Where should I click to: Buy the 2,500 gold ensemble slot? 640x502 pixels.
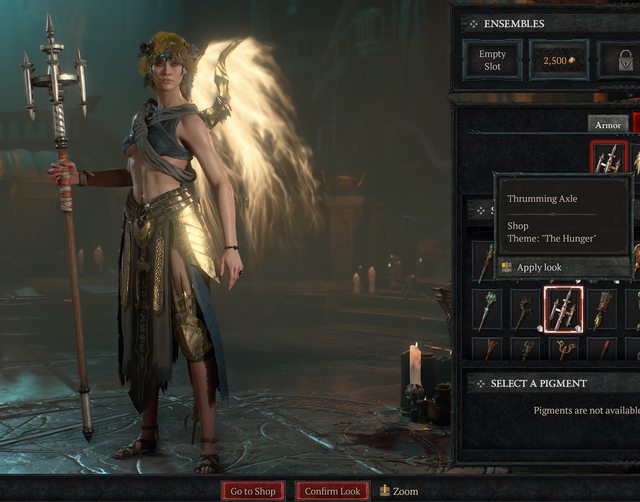coord(558,60)
